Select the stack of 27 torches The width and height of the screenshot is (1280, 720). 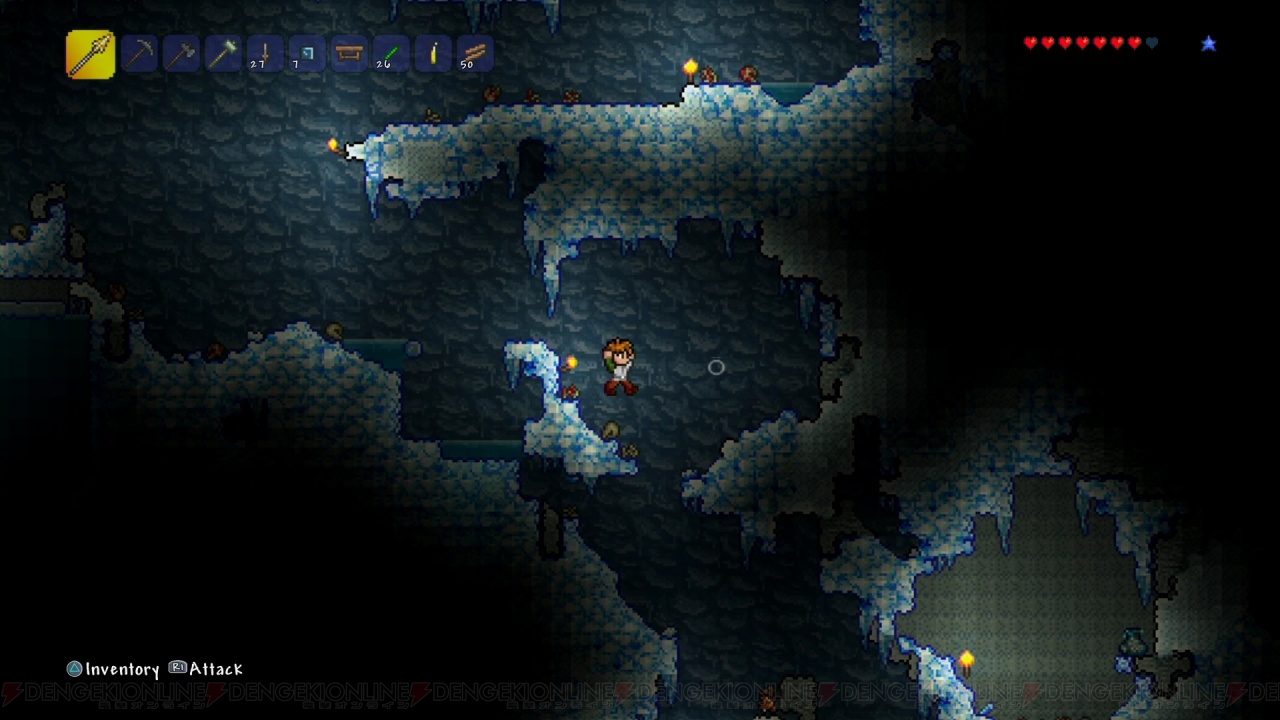click(x=265, y=54)
